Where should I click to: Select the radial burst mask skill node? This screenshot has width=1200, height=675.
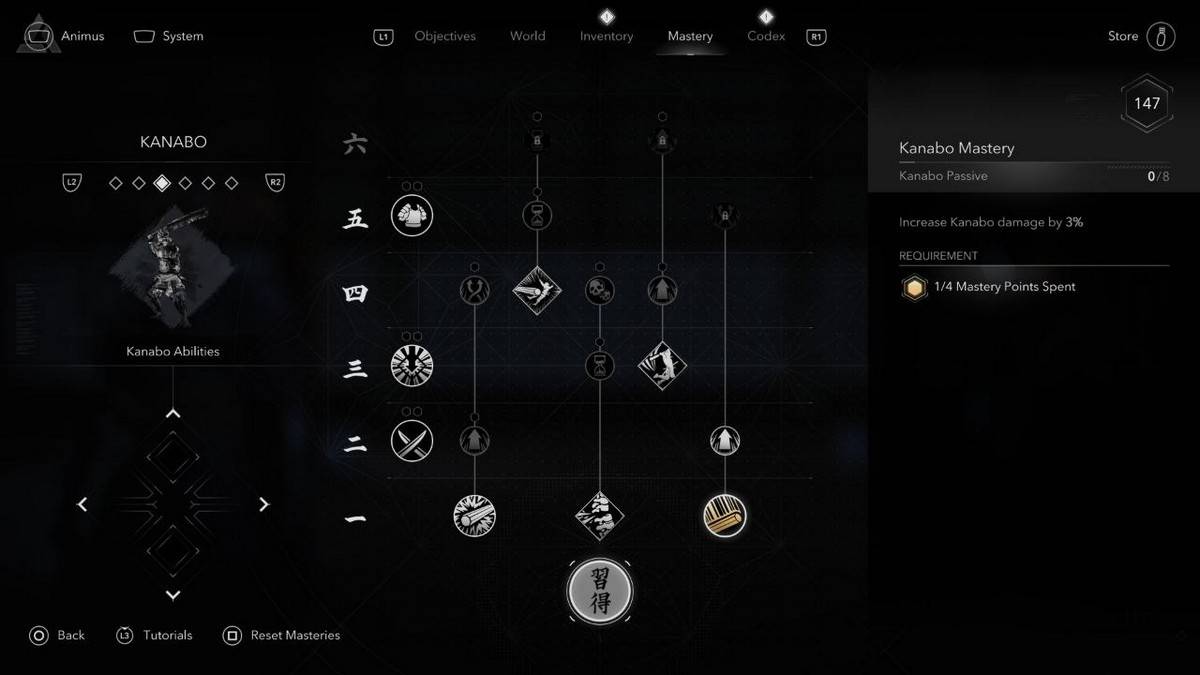coord(412,365)
